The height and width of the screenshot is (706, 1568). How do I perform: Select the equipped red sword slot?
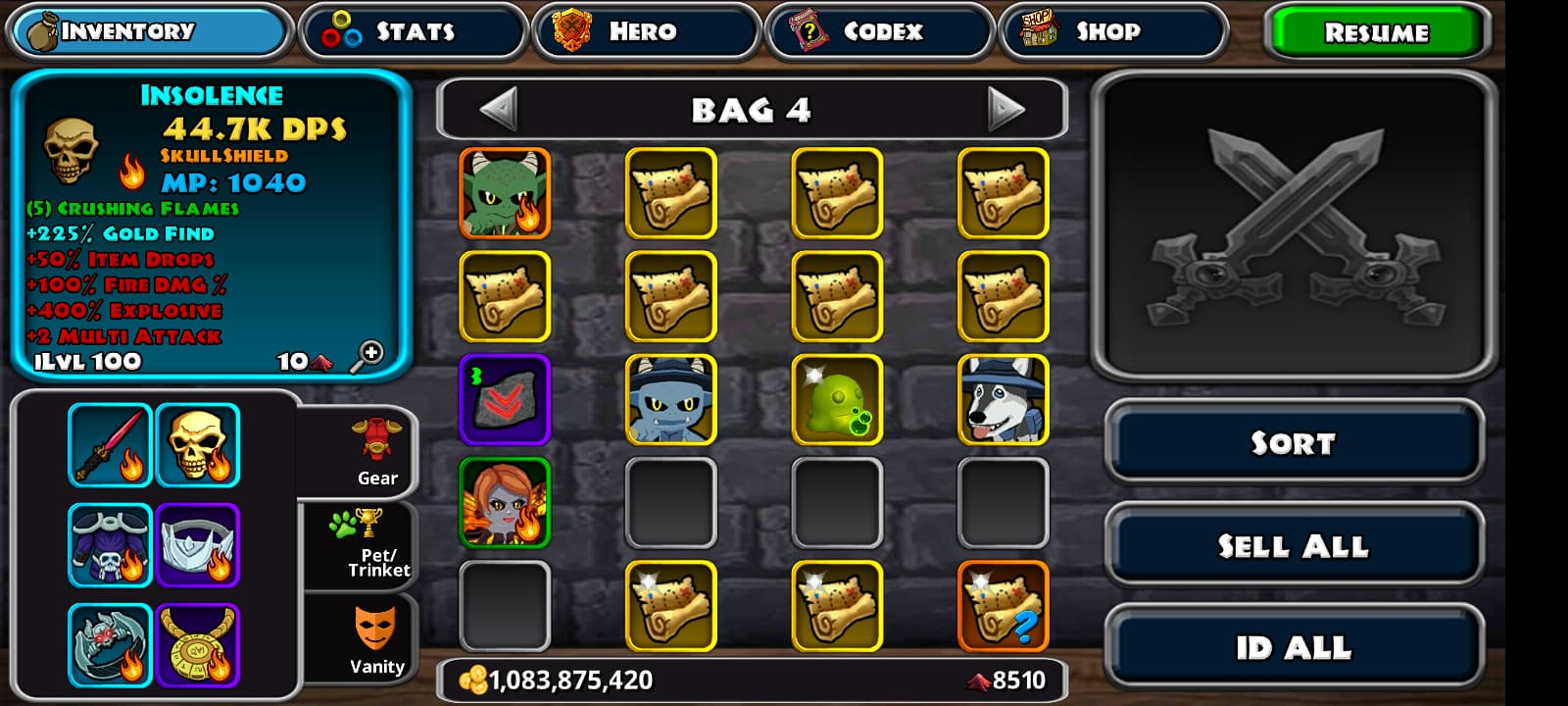111,445
